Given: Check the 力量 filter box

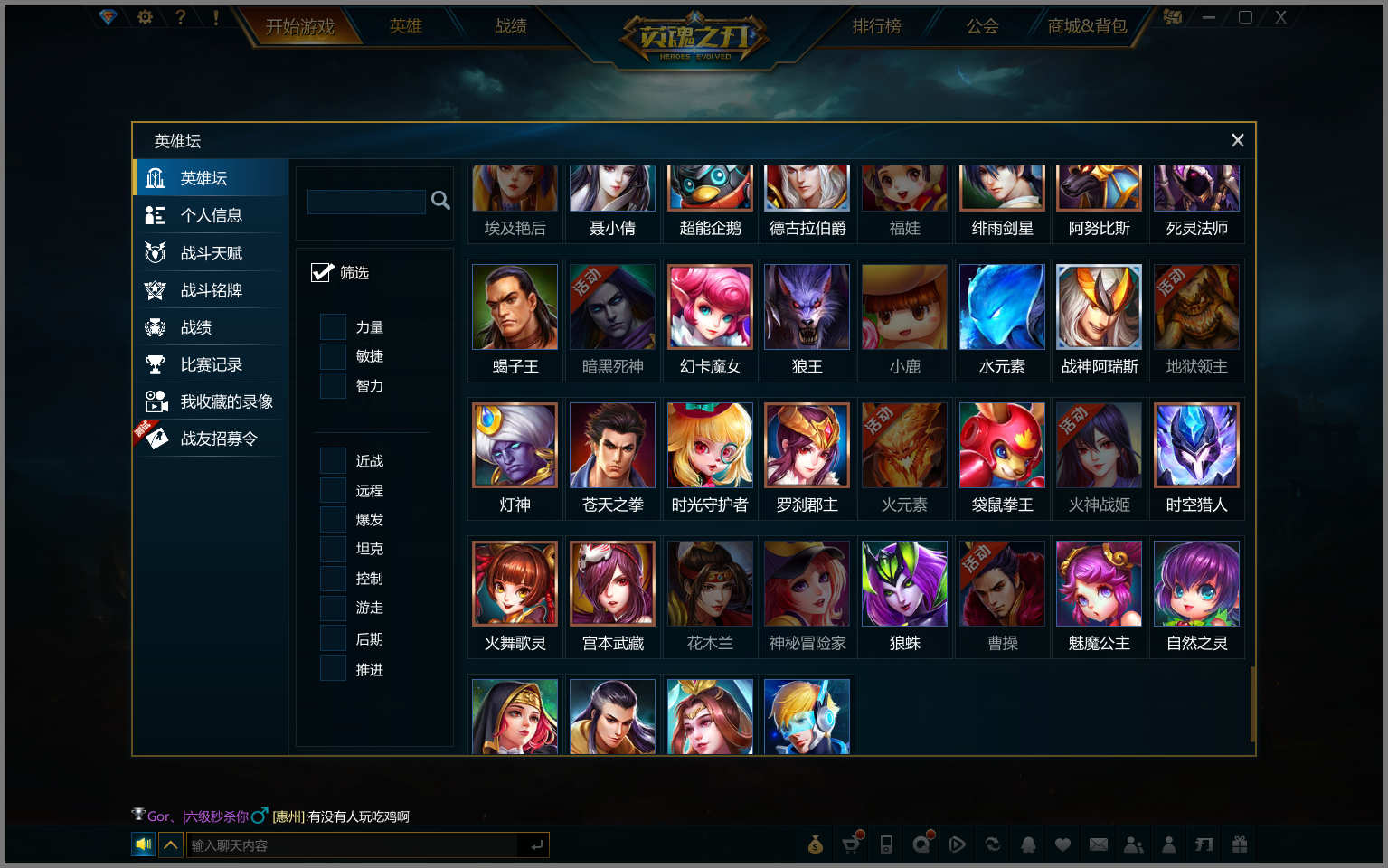Looking at the screenshot, I should point(334,327).
